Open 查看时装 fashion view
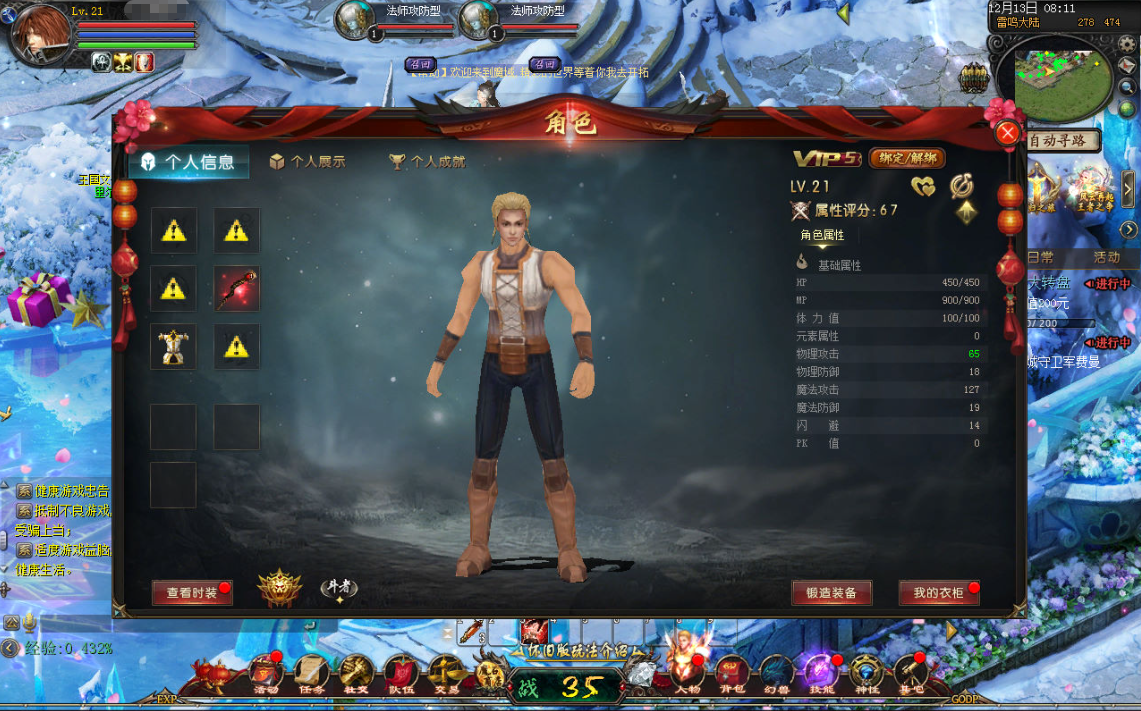This screenshot has height=711, width=1141. click(191, 593)
